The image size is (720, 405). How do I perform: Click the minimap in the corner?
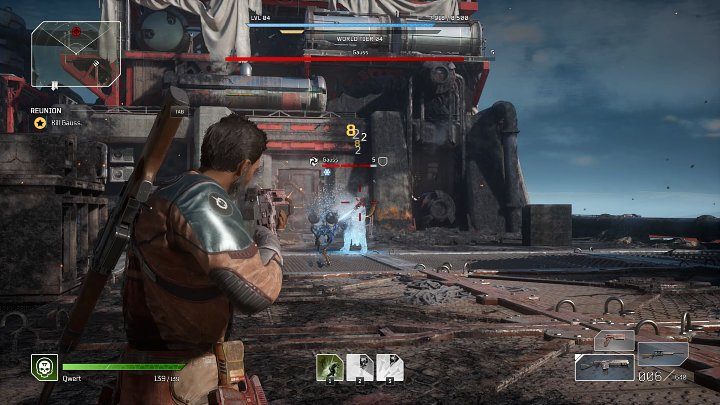[76, 55]
